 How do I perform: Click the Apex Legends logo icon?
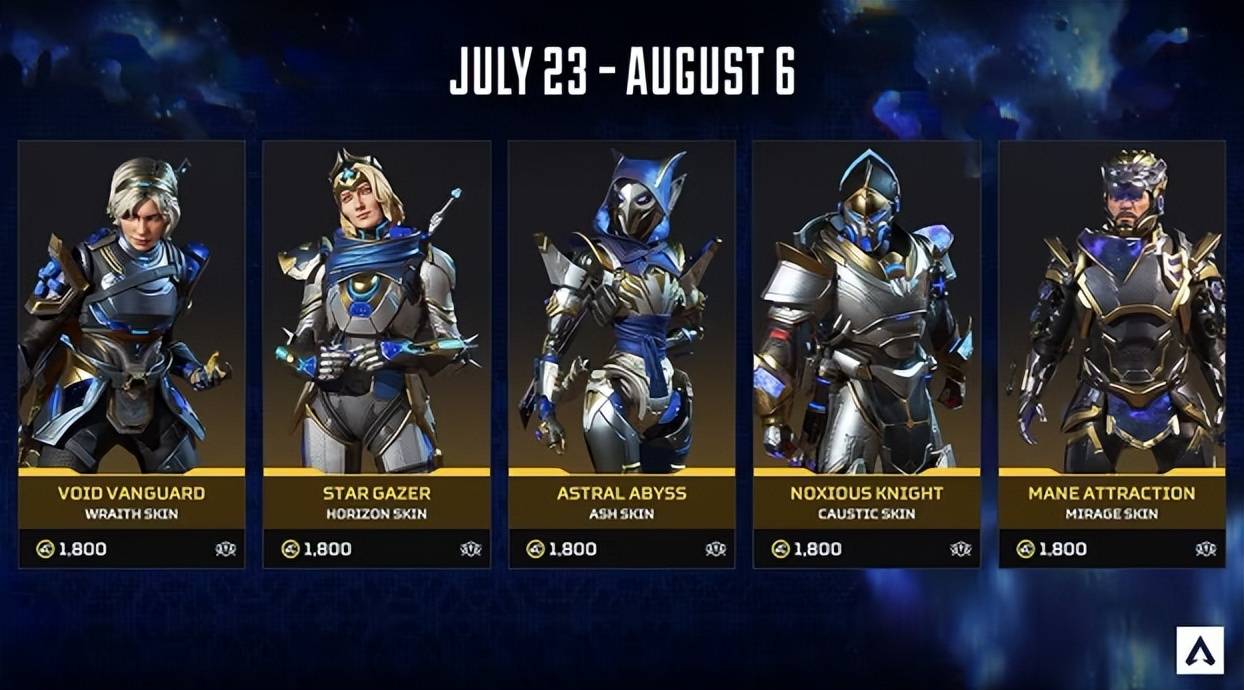tap(1199, 650)
